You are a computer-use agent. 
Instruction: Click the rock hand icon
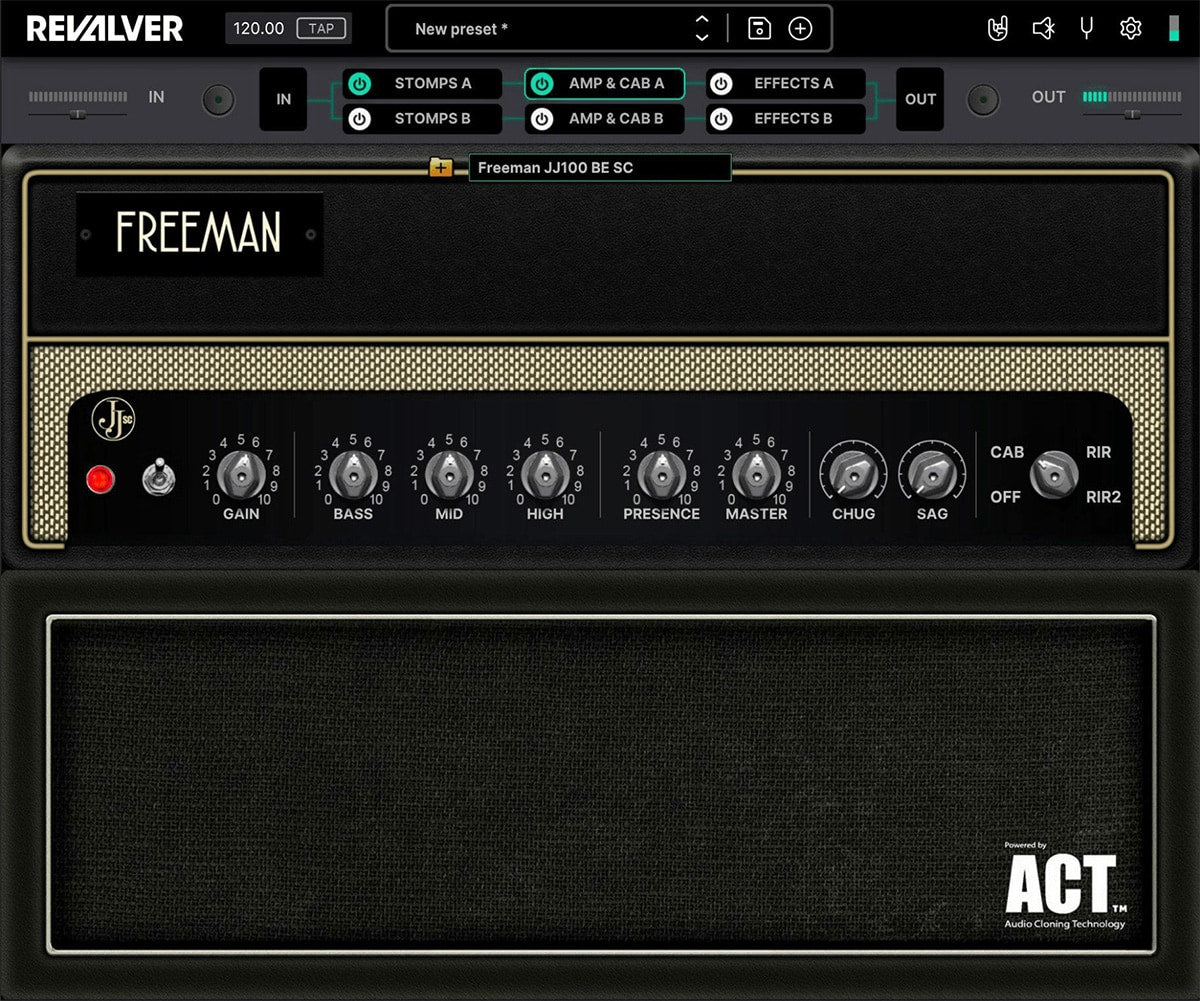(998, 29)
